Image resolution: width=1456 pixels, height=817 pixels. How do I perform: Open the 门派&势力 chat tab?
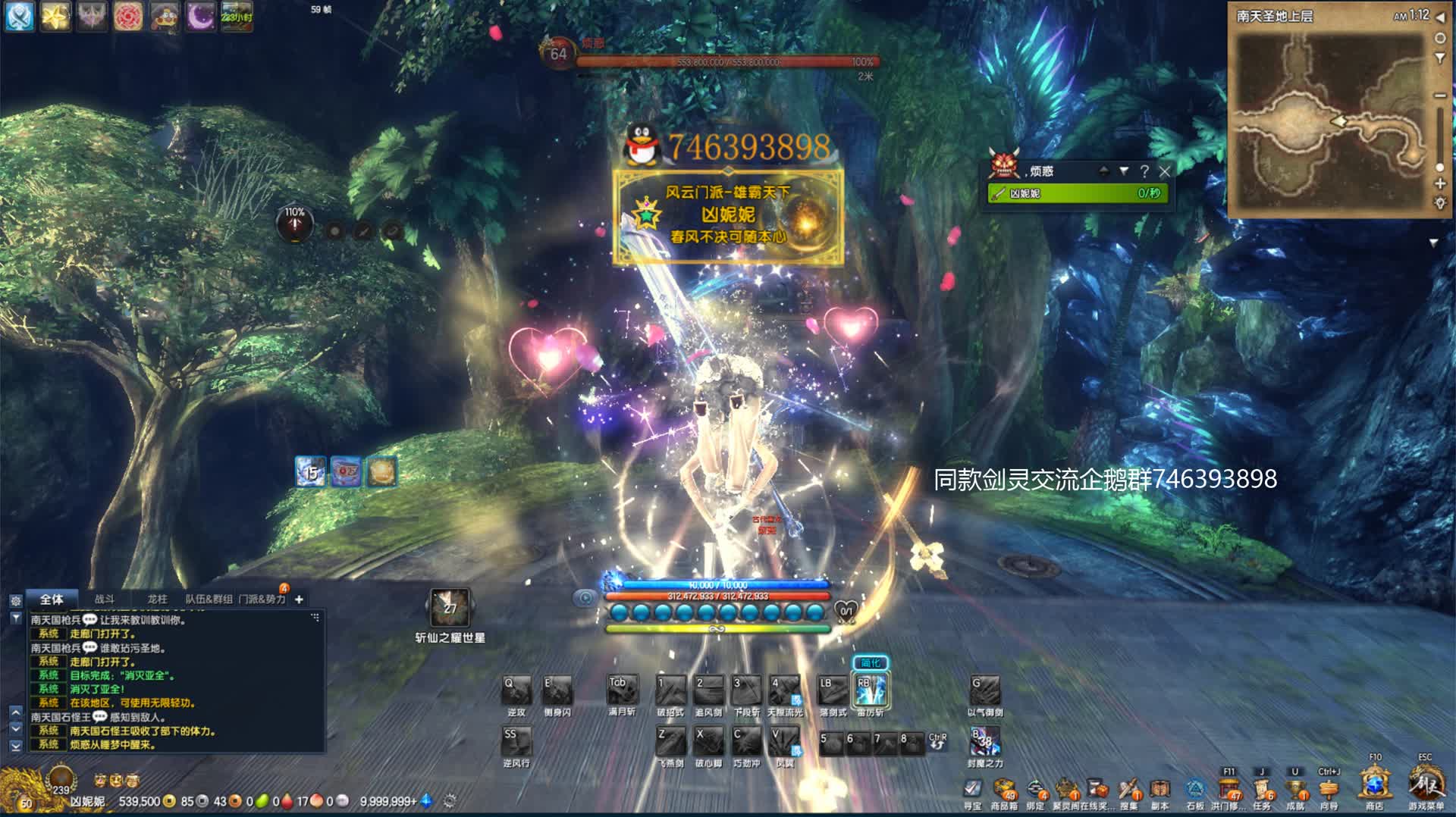[x=262, y=599]
